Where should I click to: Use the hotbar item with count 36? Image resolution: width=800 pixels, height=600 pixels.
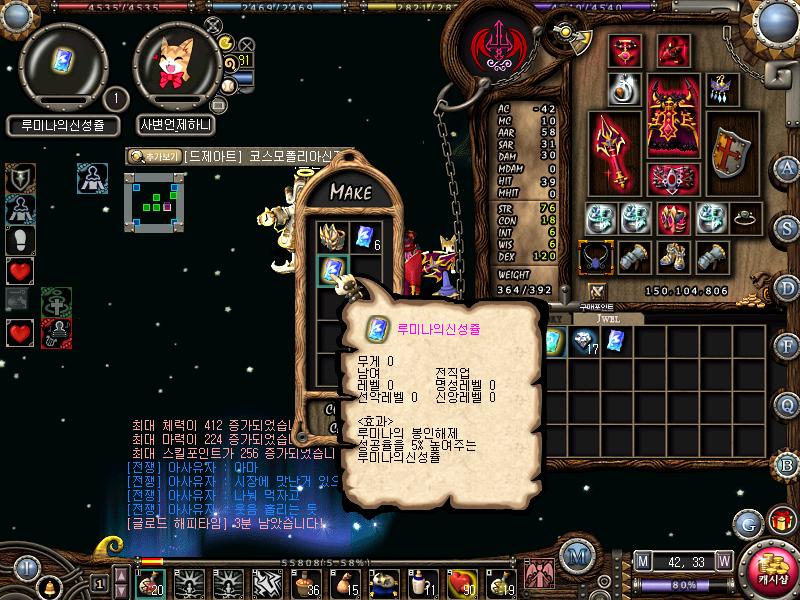click(x=304, y=581)
